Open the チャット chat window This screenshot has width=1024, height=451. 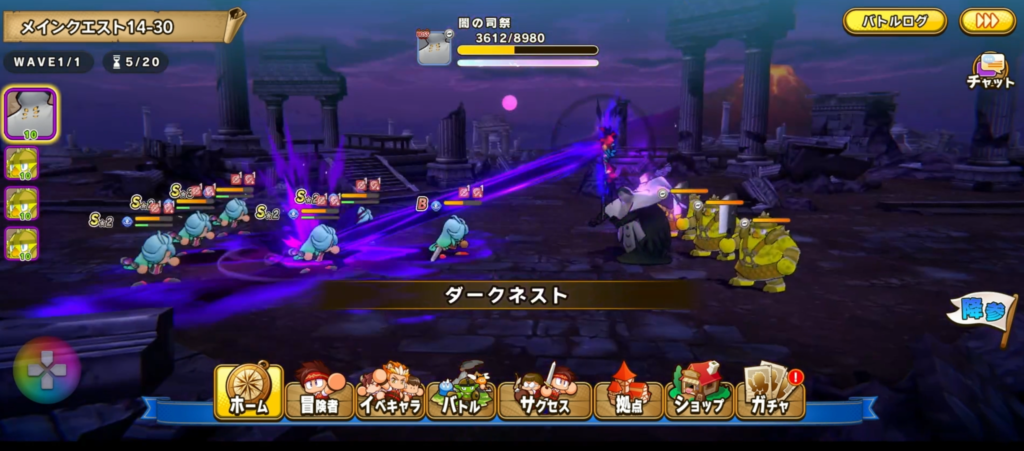[x=990, y=72]
